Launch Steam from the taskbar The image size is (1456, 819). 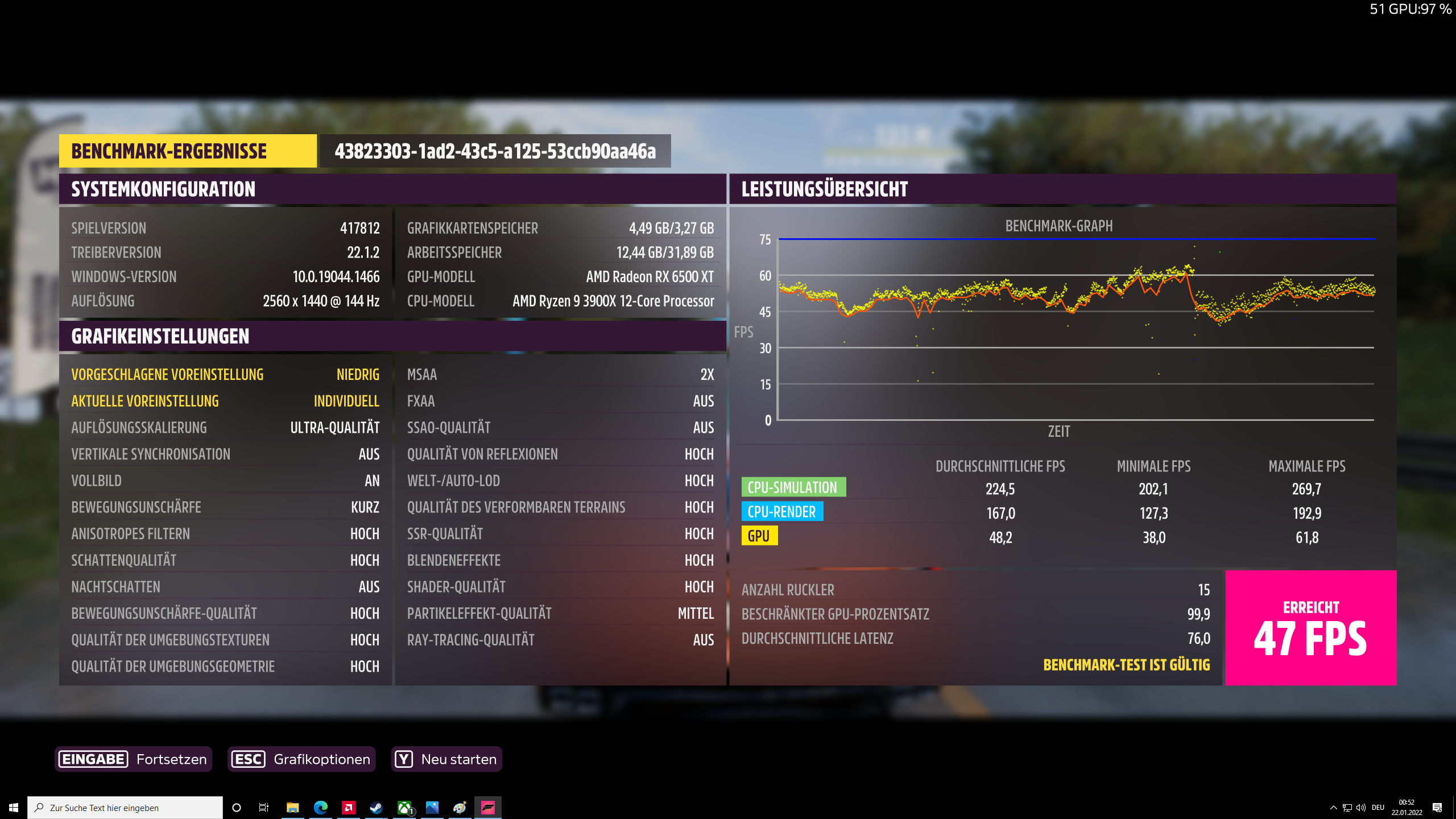coord(377,807)
